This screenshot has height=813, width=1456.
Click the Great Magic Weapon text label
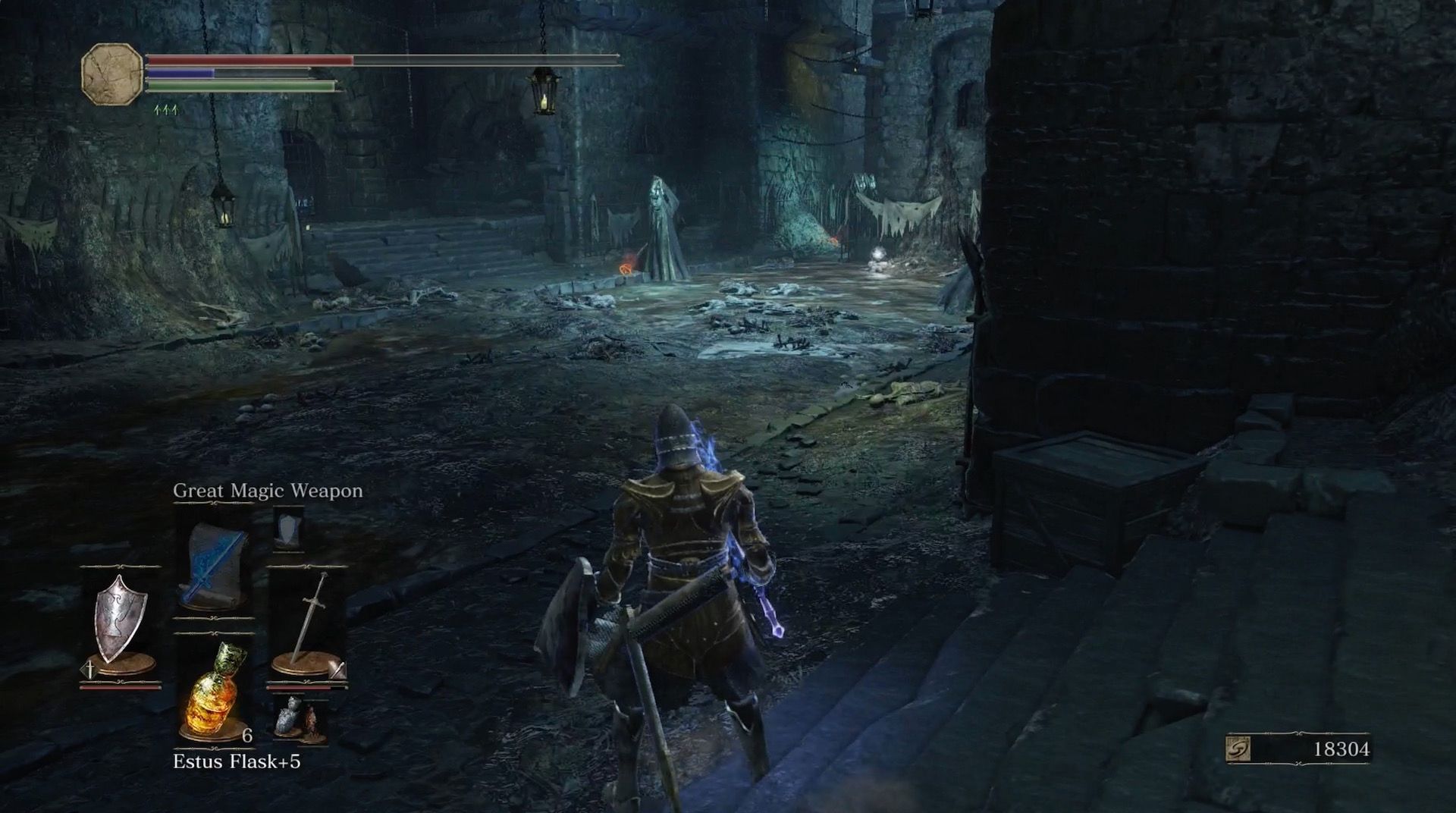[268, 491]
